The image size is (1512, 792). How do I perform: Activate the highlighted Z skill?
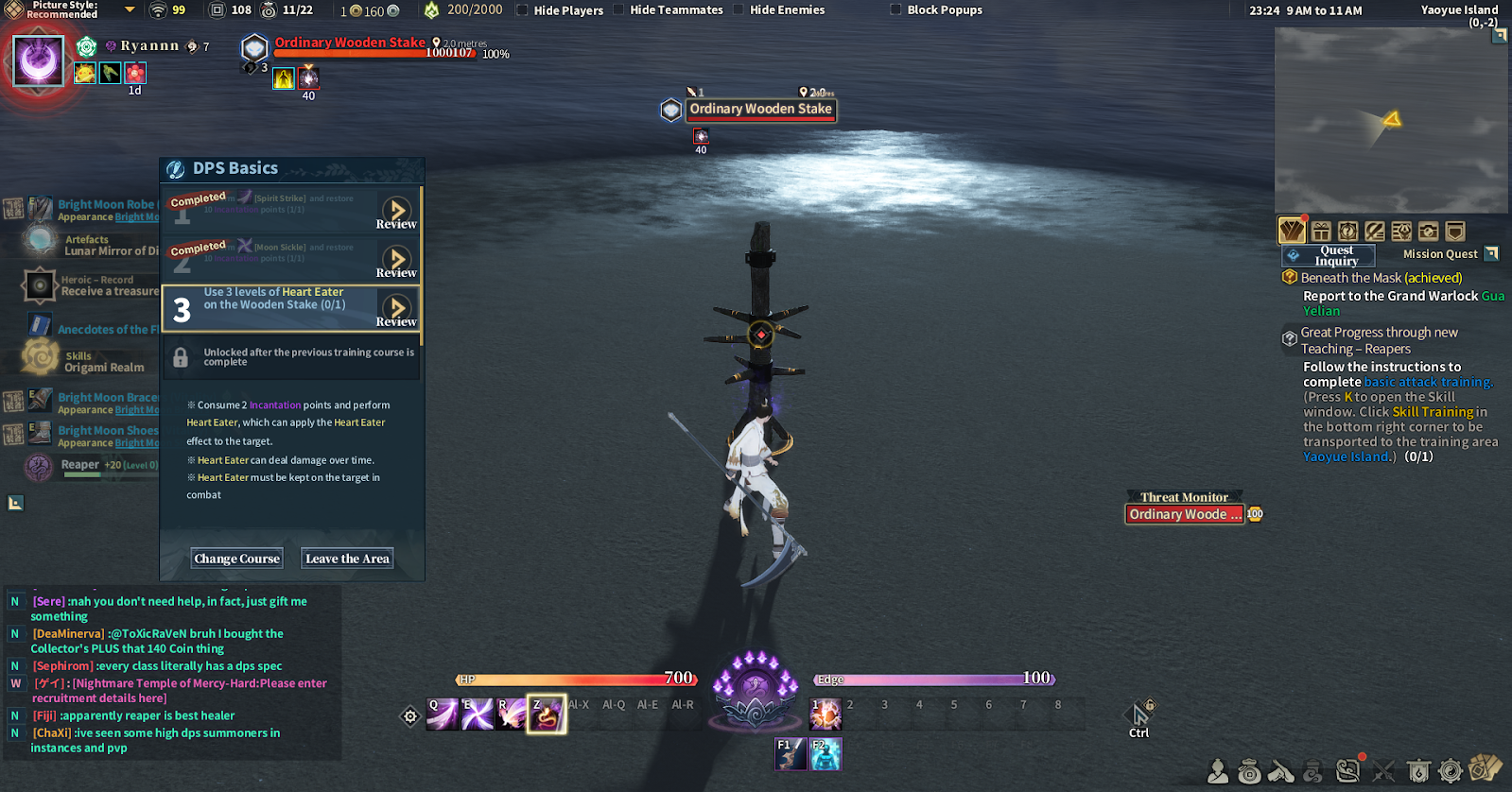click(547, 715)
